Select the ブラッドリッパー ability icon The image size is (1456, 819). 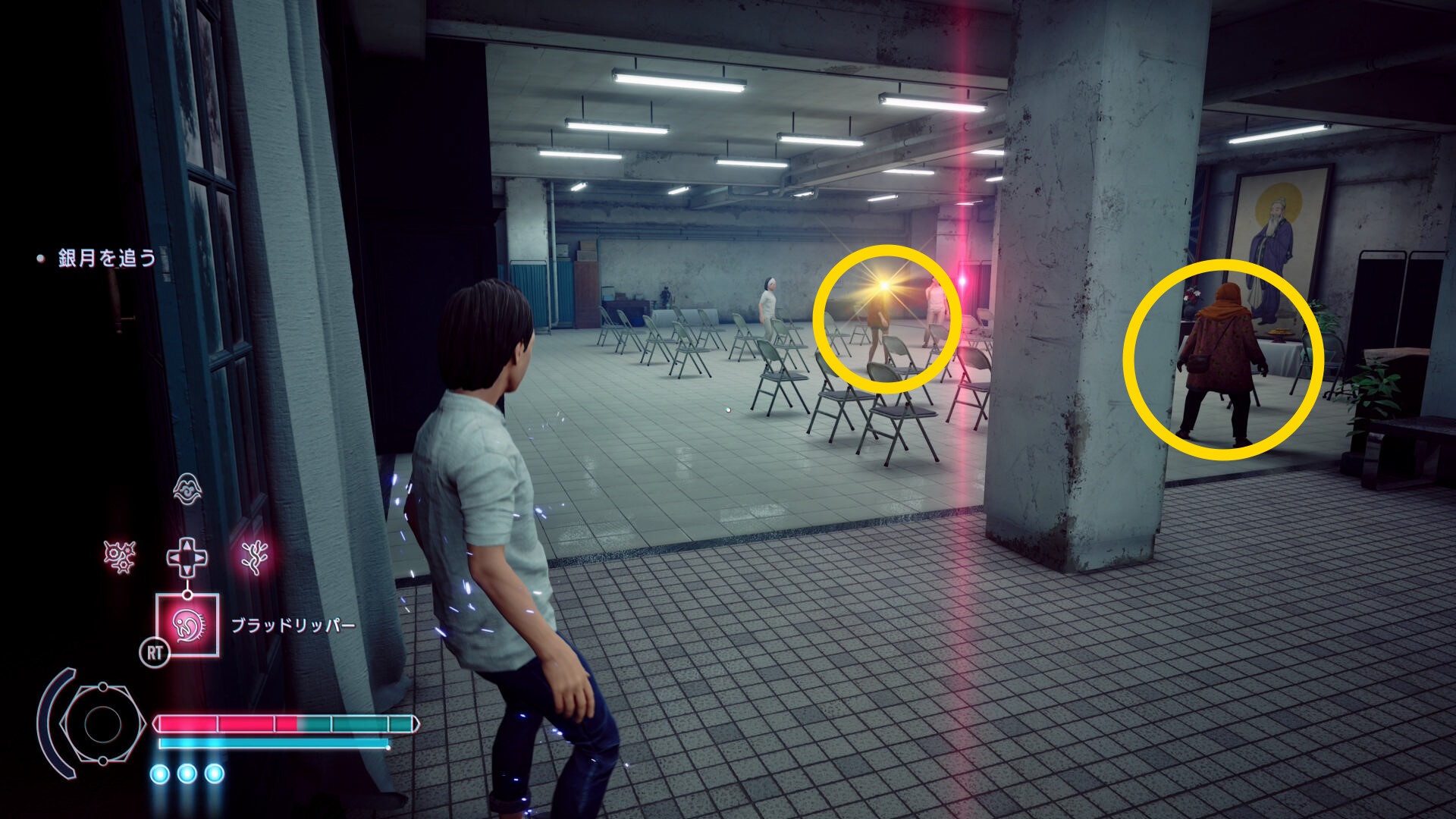pyautogui.click(x=187, y=625)
